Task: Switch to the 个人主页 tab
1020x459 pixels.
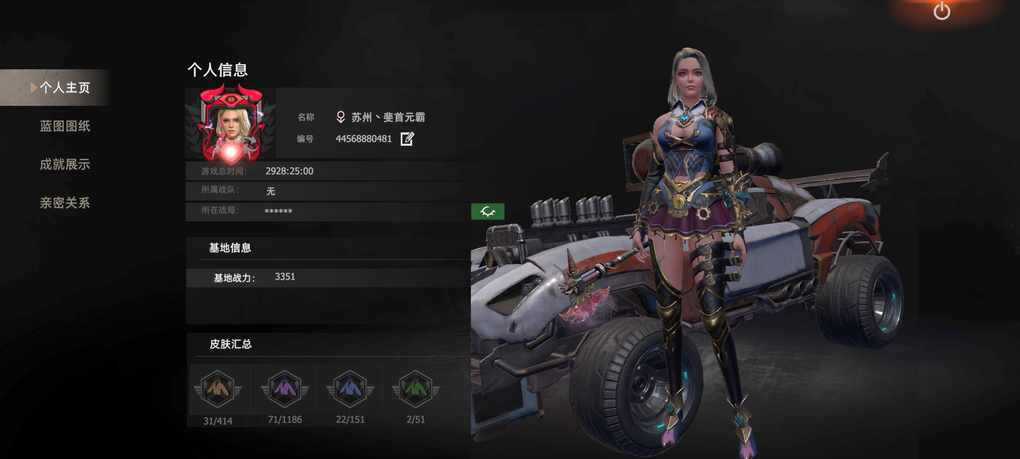Action: coord(64,88)
